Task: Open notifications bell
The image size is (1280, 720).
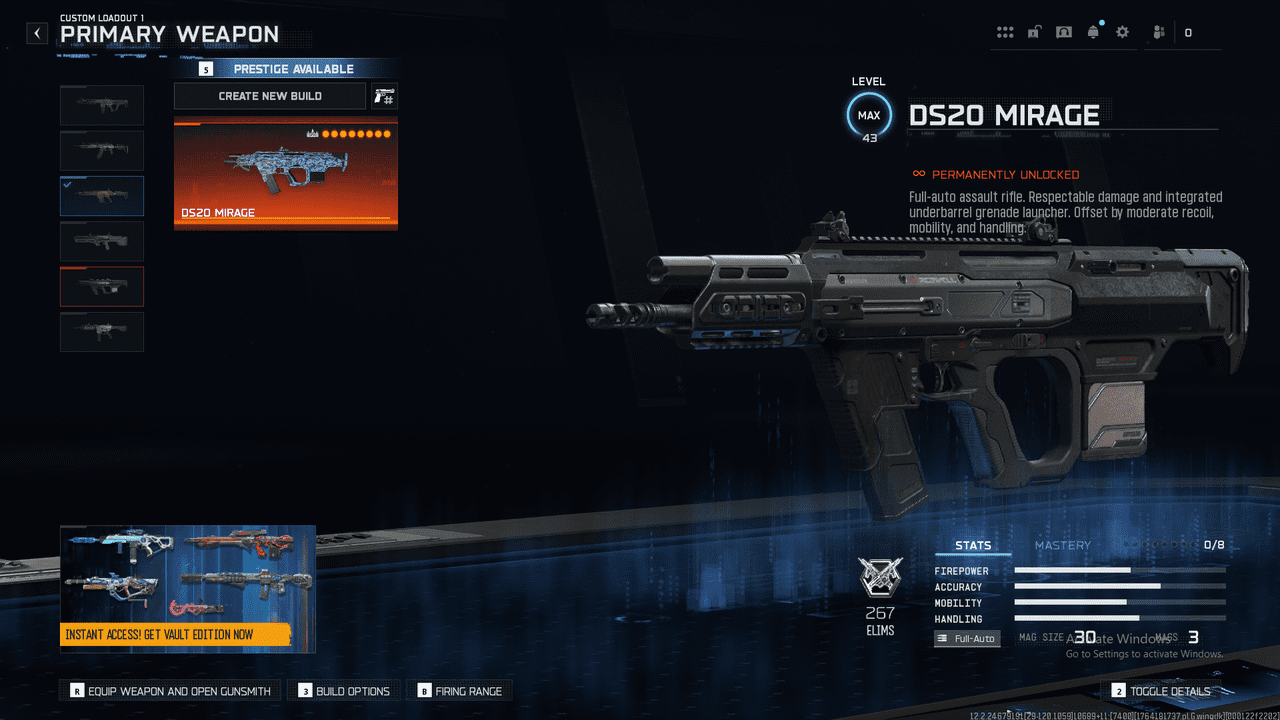Action: click(1093, 32)
